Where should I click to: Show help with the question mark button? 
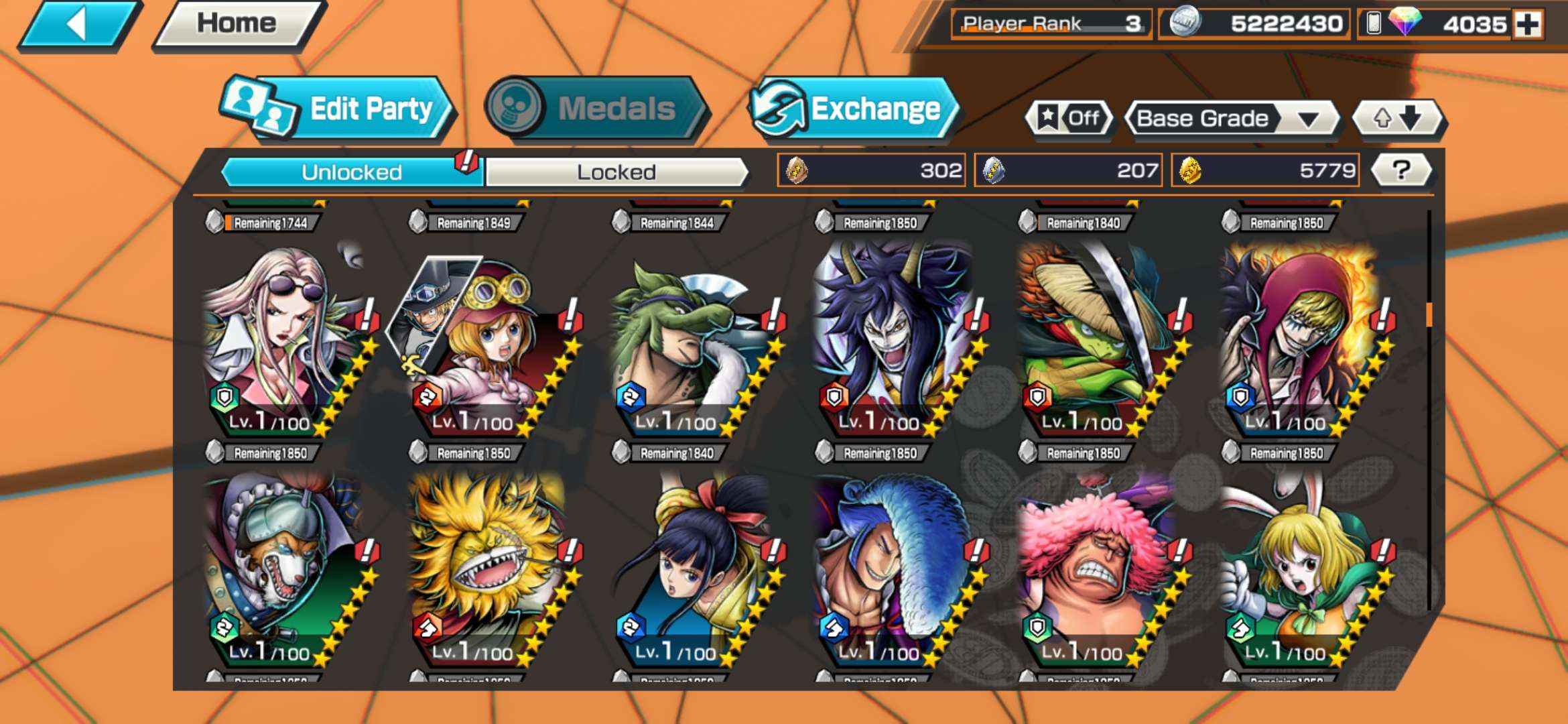click(1401, 170)
